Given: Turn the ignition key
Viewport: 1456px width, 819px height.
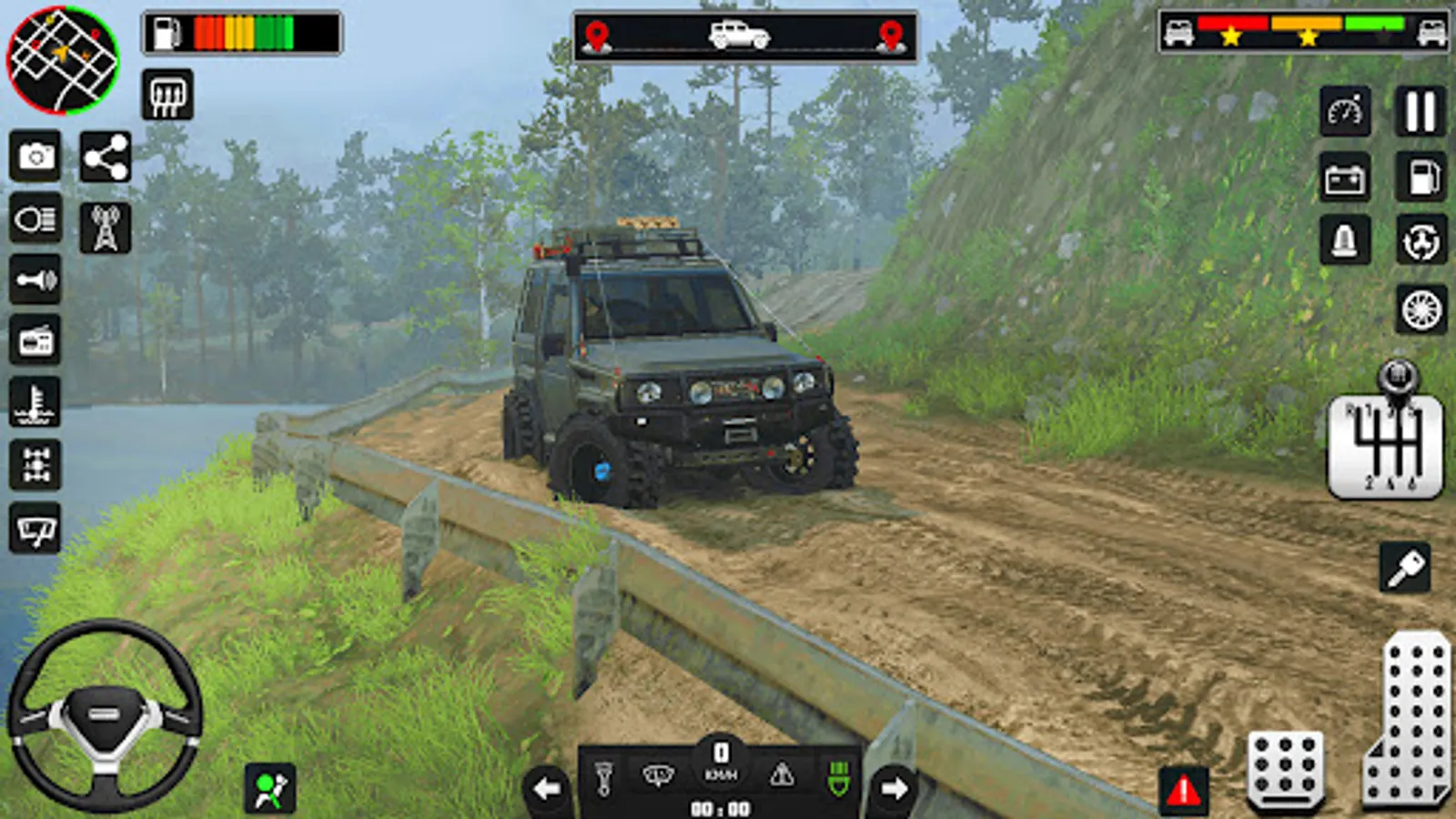Looking at the screenshot, I should point(1405,568).
